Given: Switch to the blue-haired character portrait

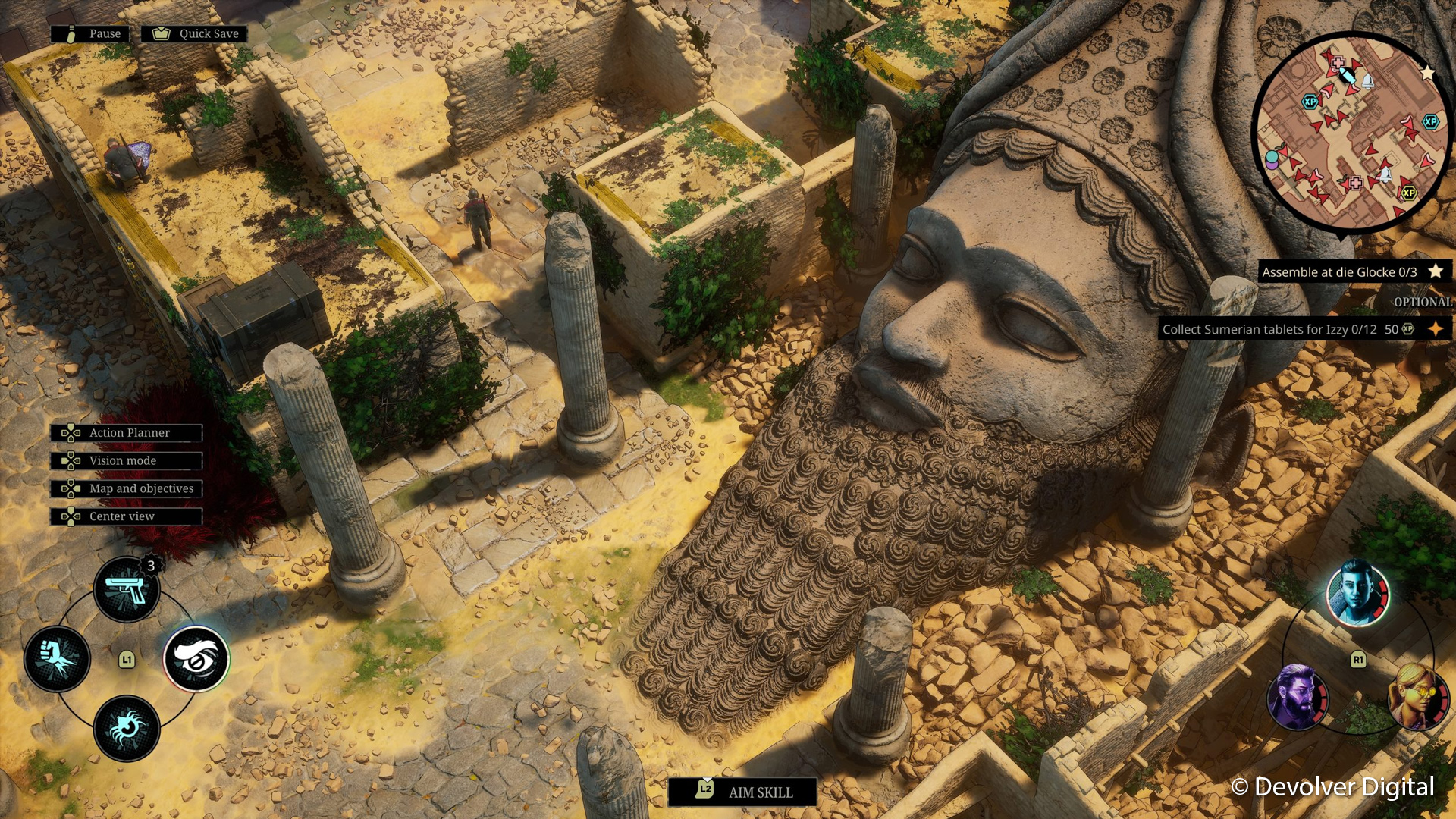Looking at the screenshot, I should (x=1357, y=593).
